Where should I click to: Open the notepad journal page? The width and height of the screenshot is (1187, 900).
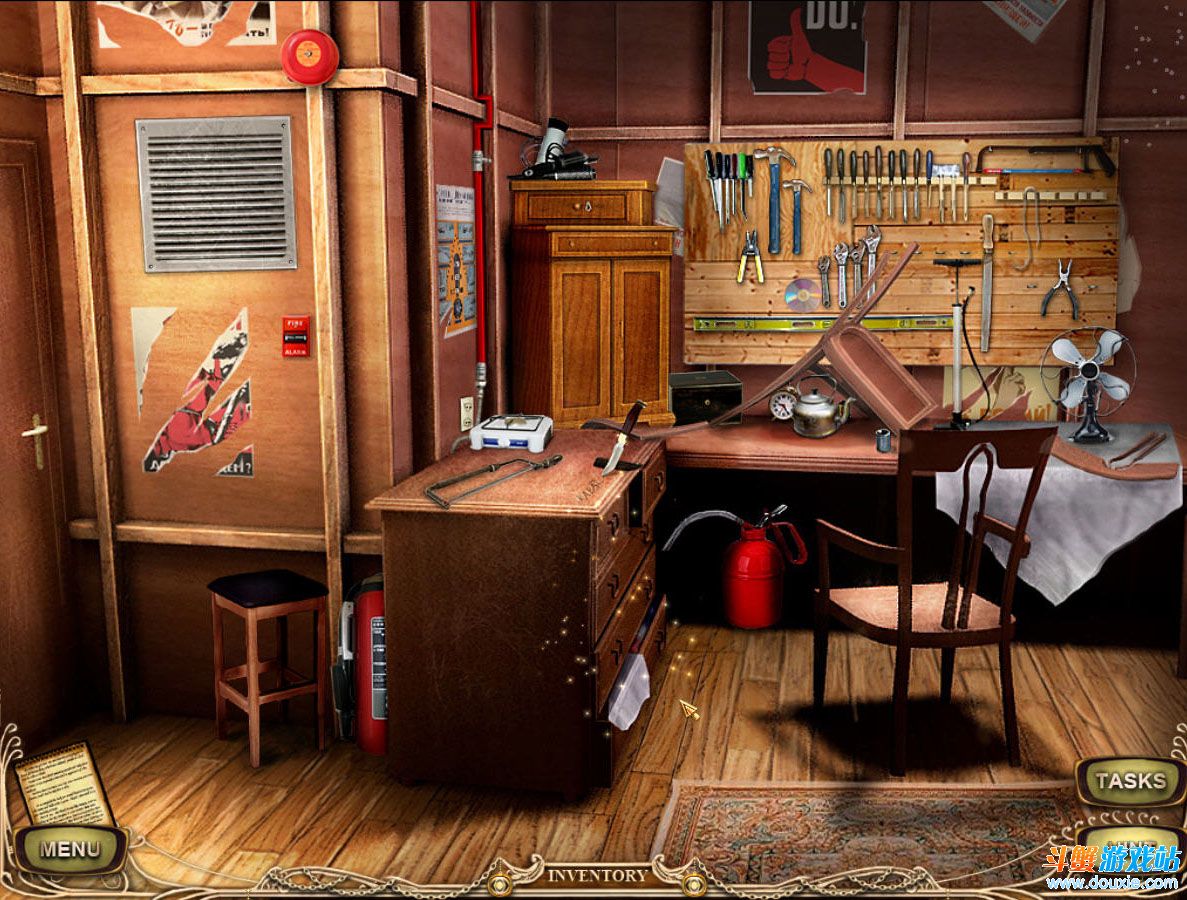pos(64,783)
